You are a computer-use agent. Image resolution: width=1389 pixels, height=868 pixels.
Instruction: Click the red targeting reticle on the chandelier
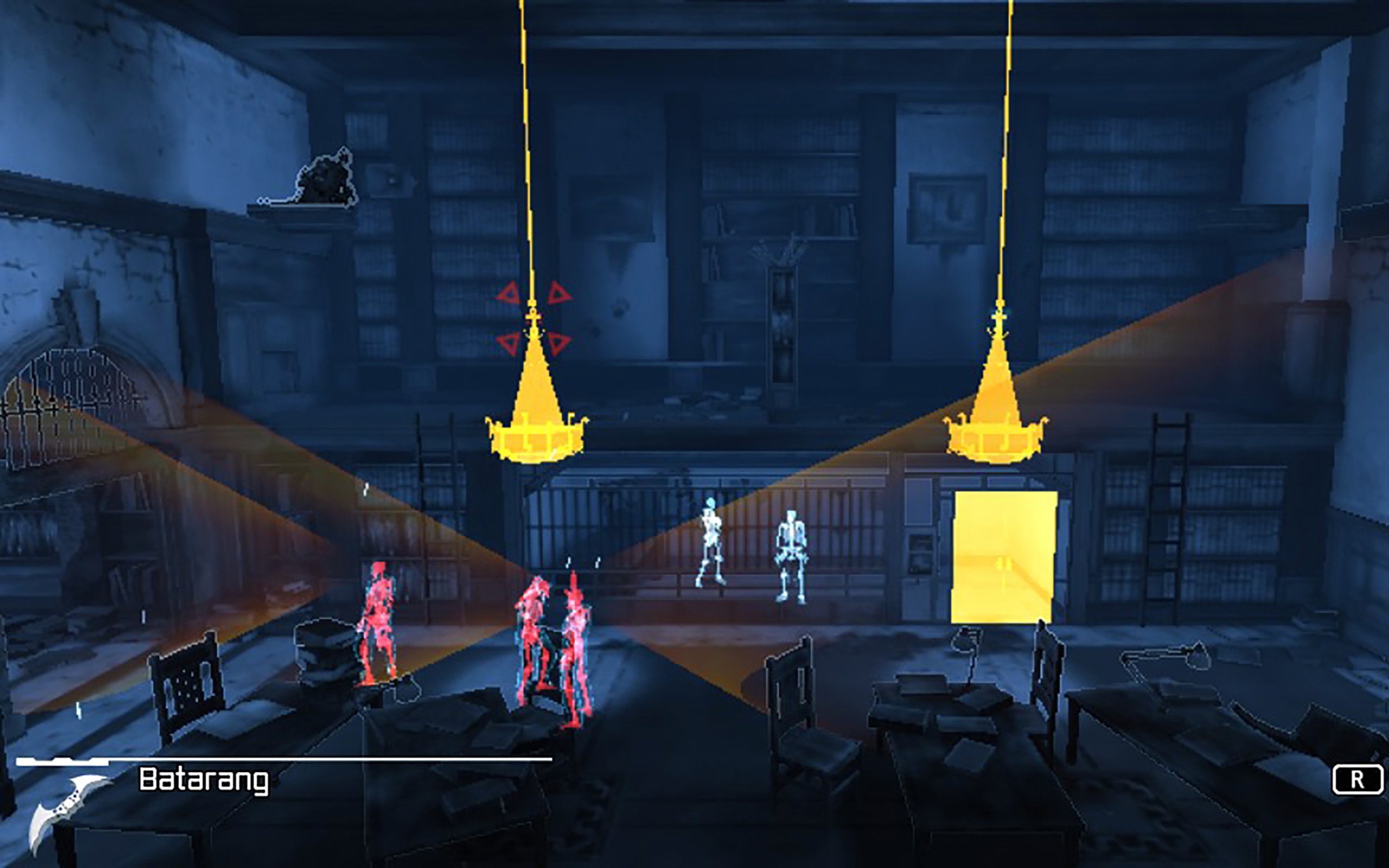534,318
